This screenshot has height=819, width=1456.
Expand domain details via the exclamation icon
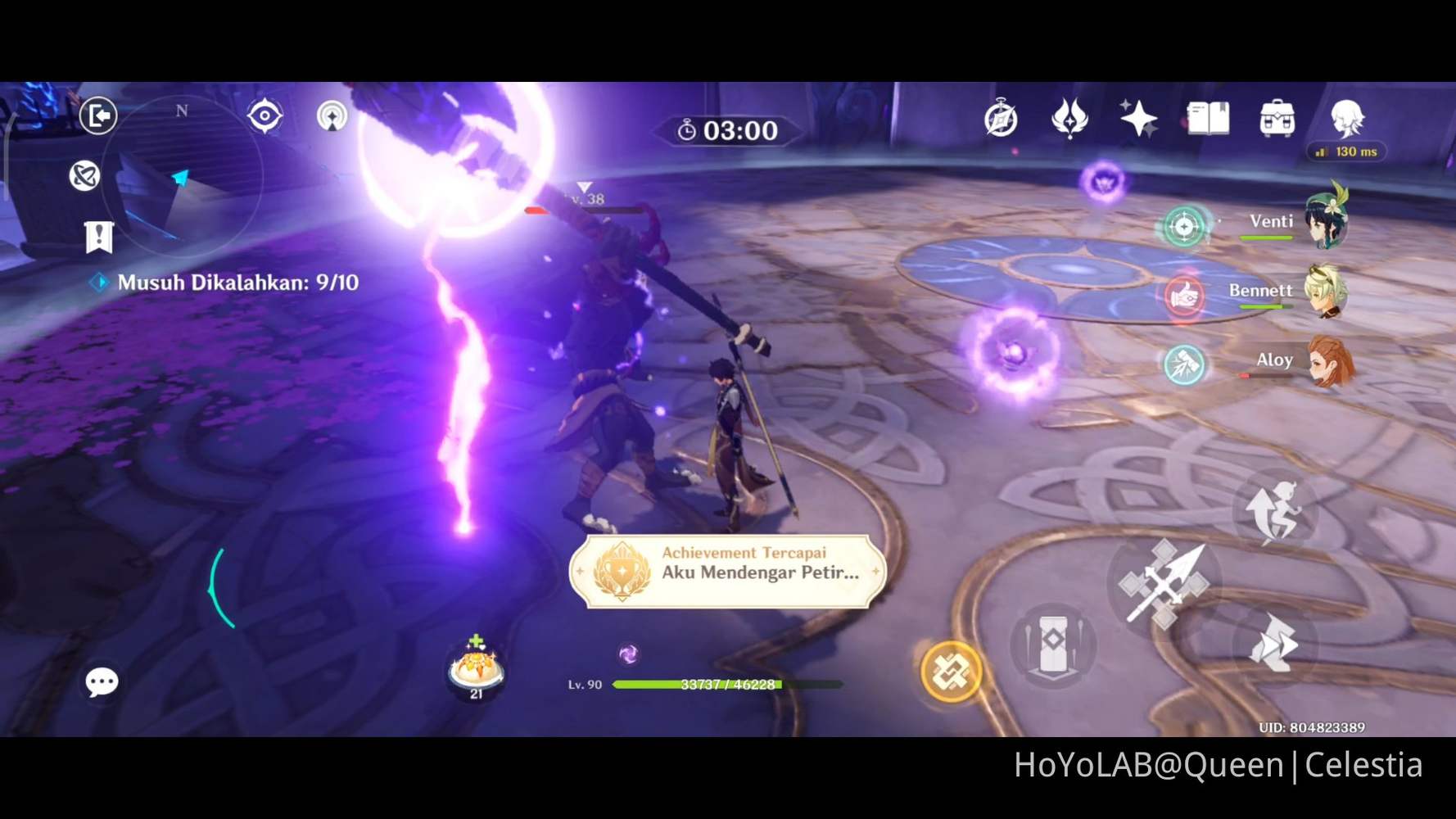pyautogui.click(x=98, y=238)
